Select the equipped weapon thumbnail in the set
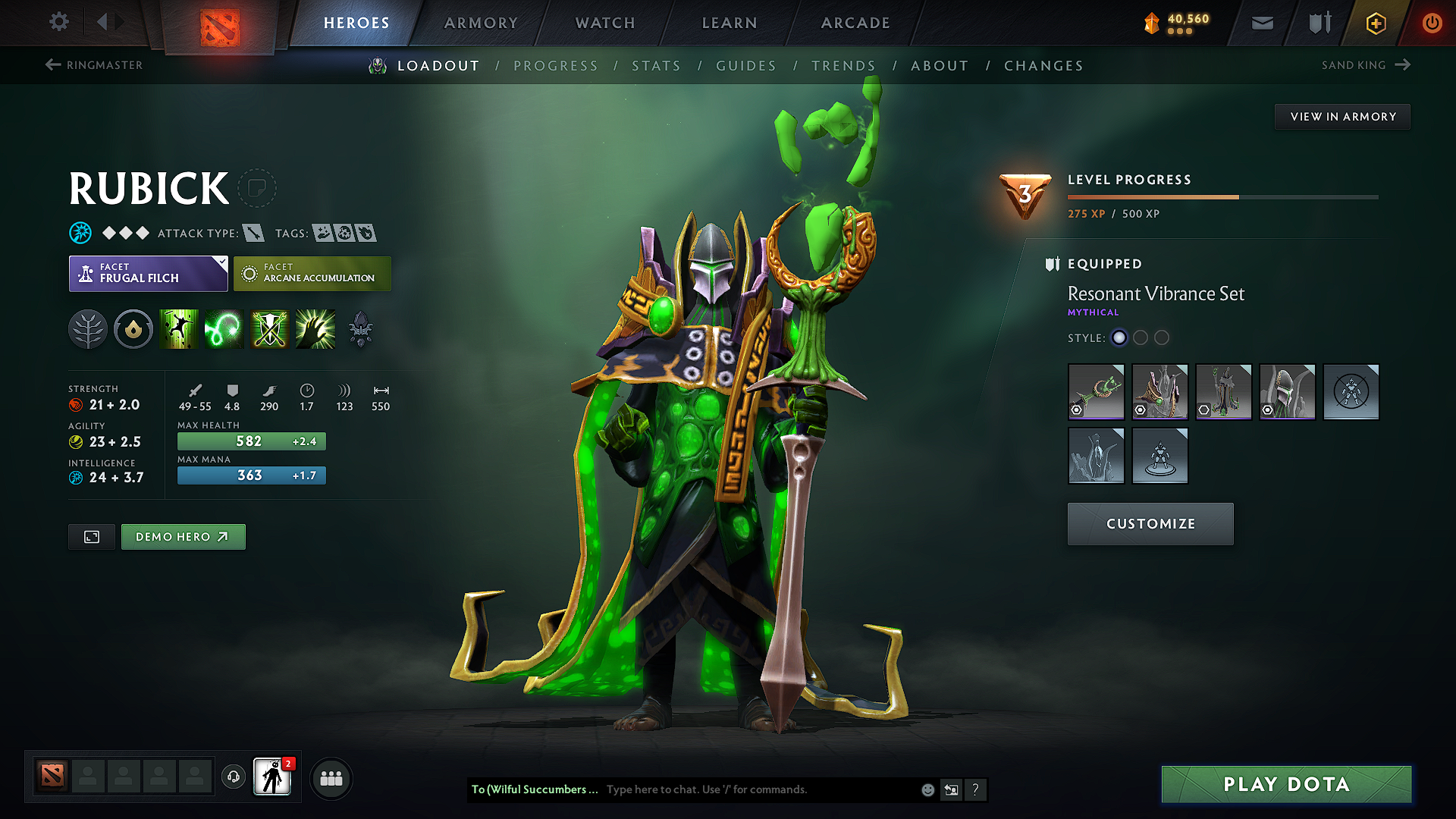 pyautogui.click(x=1096, y=392)
